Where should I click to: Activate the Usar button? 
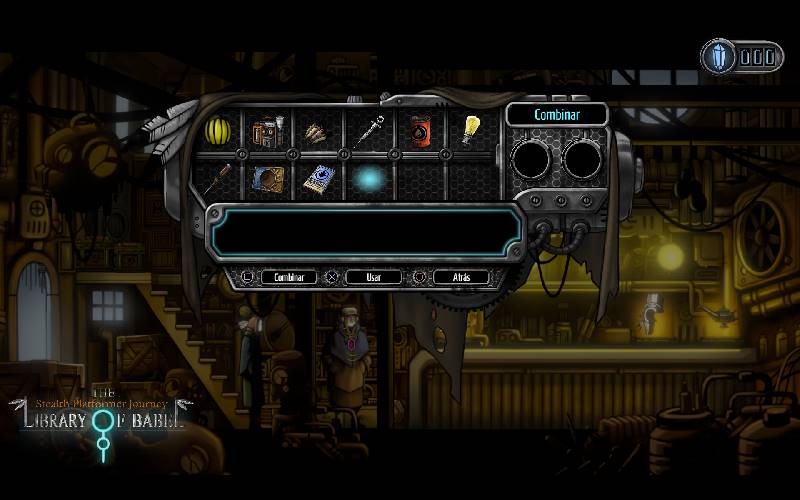373,277
